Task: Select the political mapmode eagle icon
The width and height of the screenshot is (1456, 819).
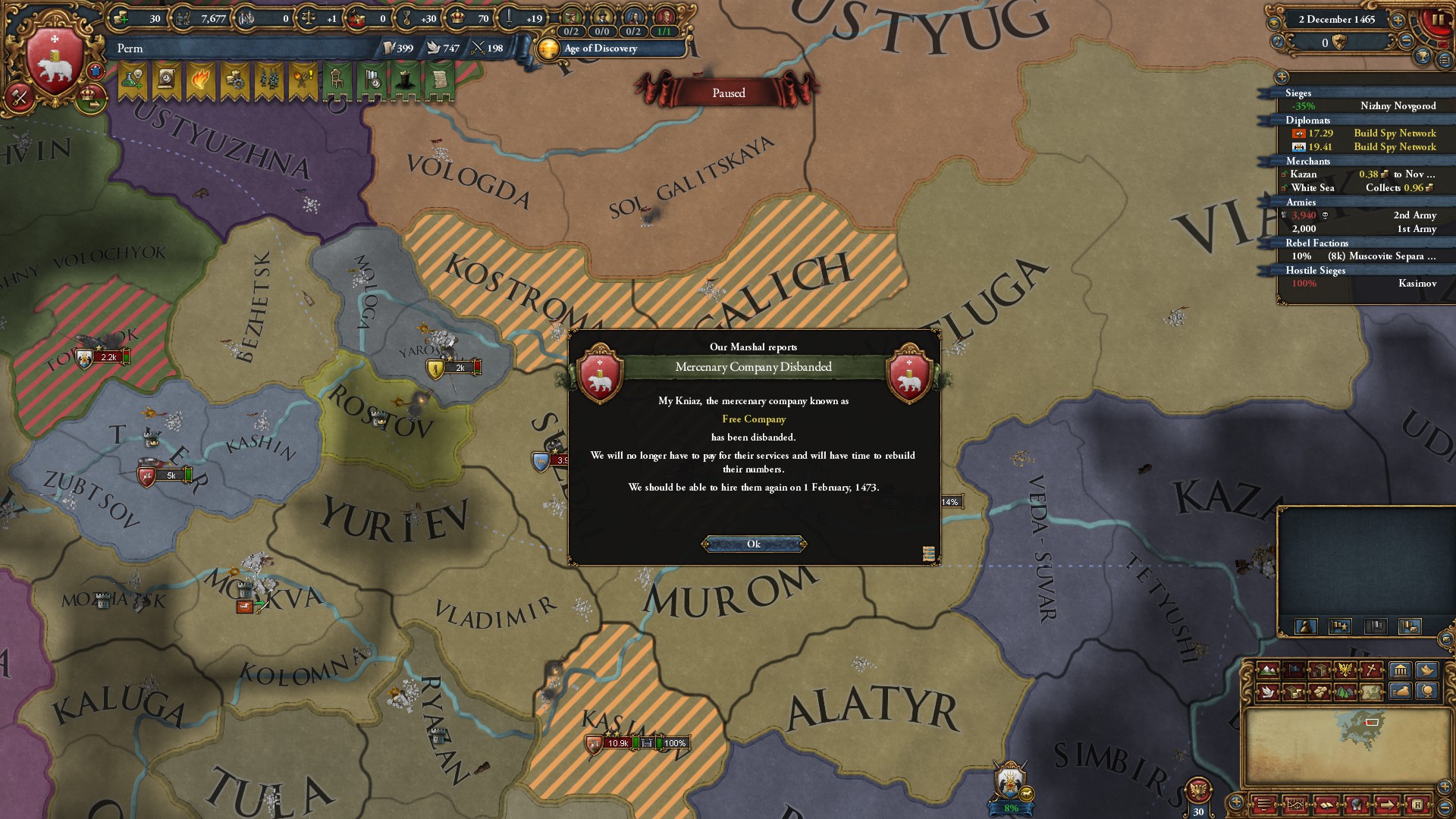Action: [1345, 668]
